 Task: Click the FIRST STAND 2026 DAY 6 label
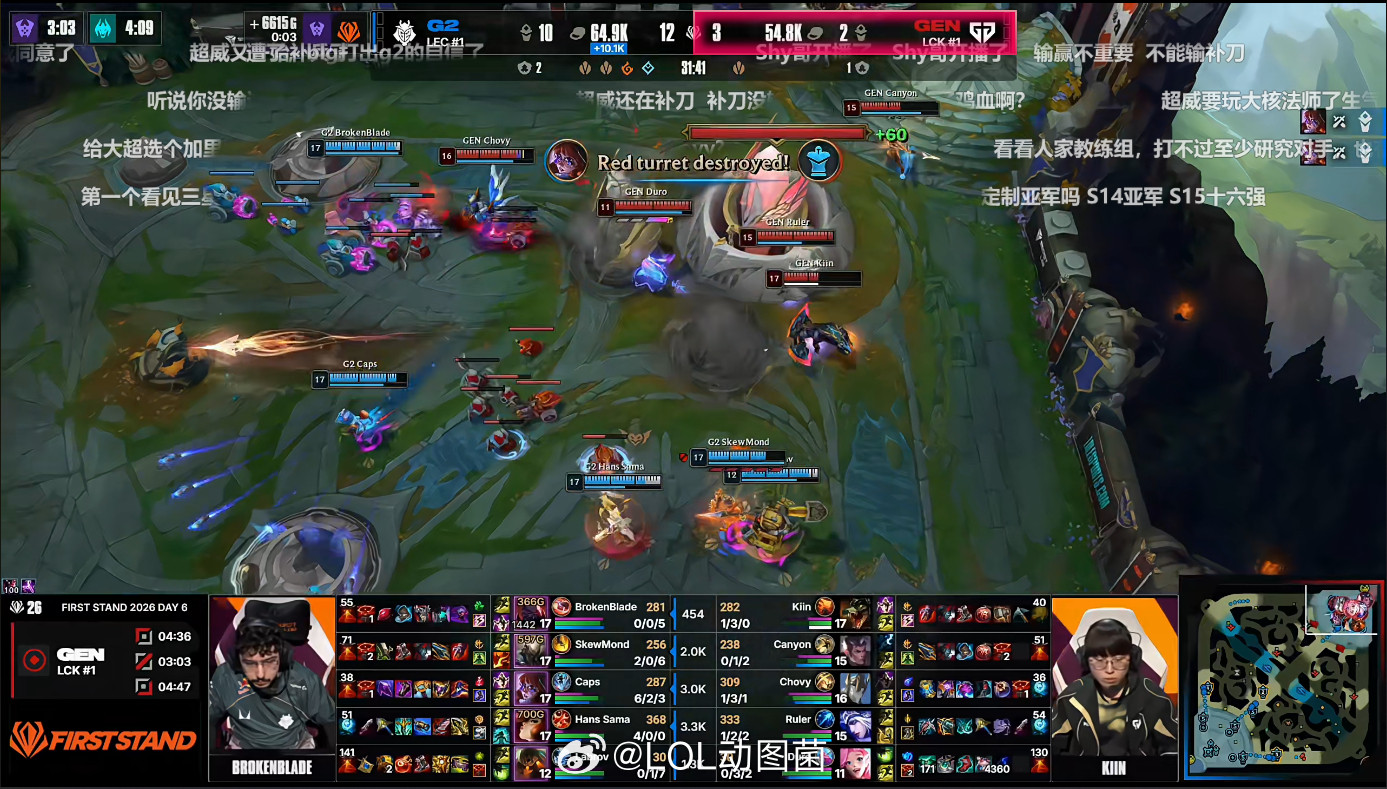click(x=124, y=608)
